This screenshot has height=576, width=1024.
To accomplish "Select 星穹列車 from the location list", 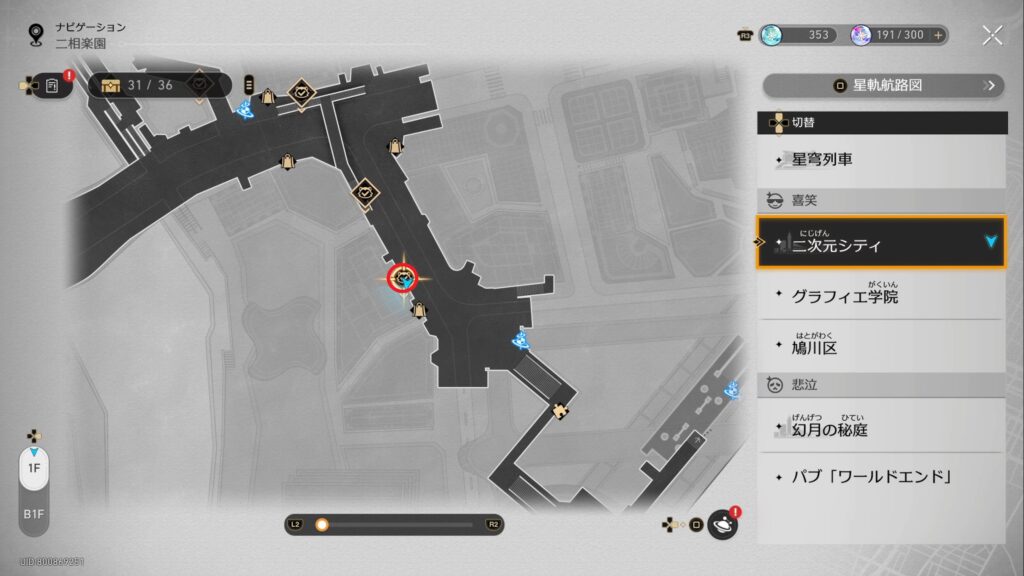I will (x=881, y=159).
